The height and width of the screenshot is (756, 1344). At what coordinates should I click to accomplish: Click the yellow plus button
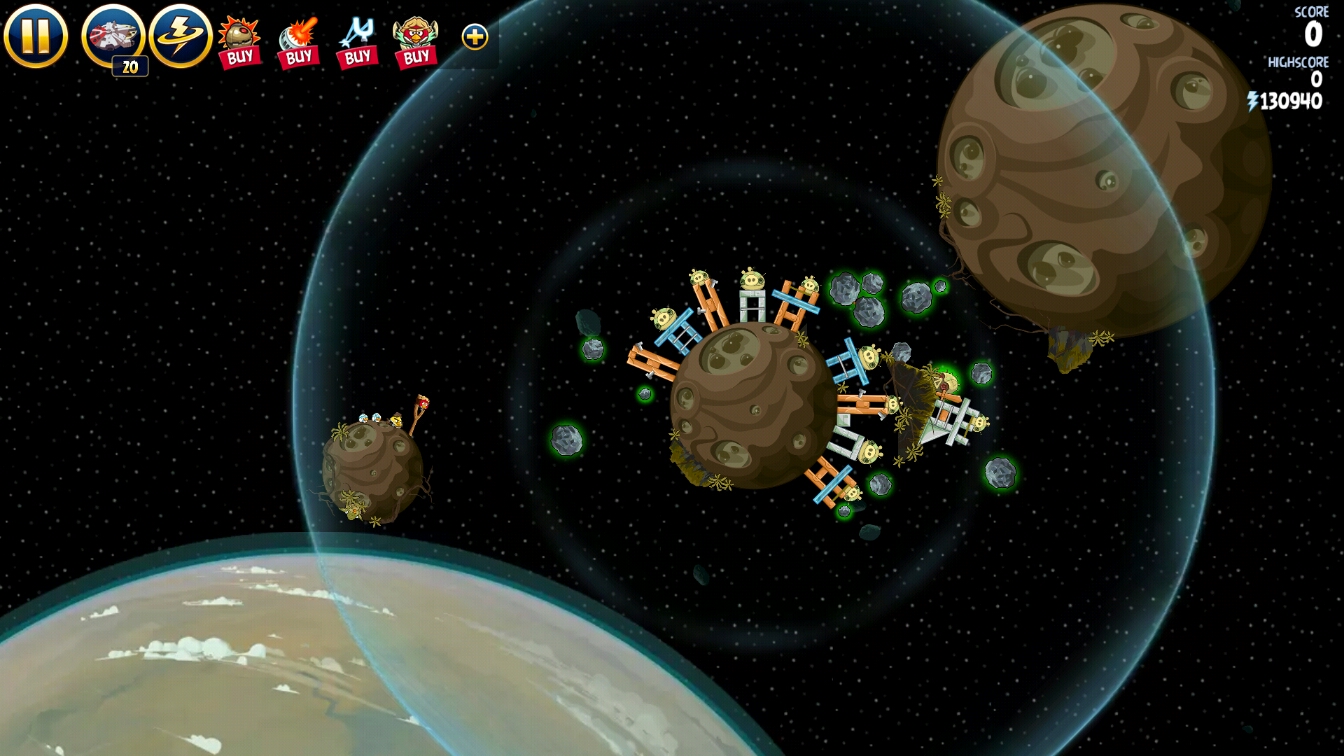point(475,37)
